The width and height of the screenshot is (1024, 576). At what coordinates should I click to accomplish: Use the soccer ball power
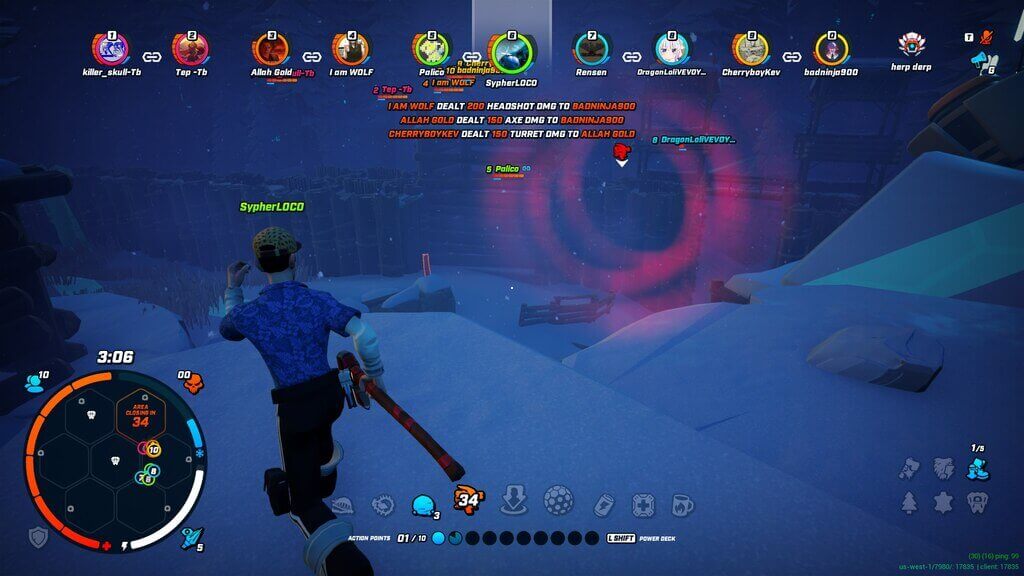coord(557,500)
